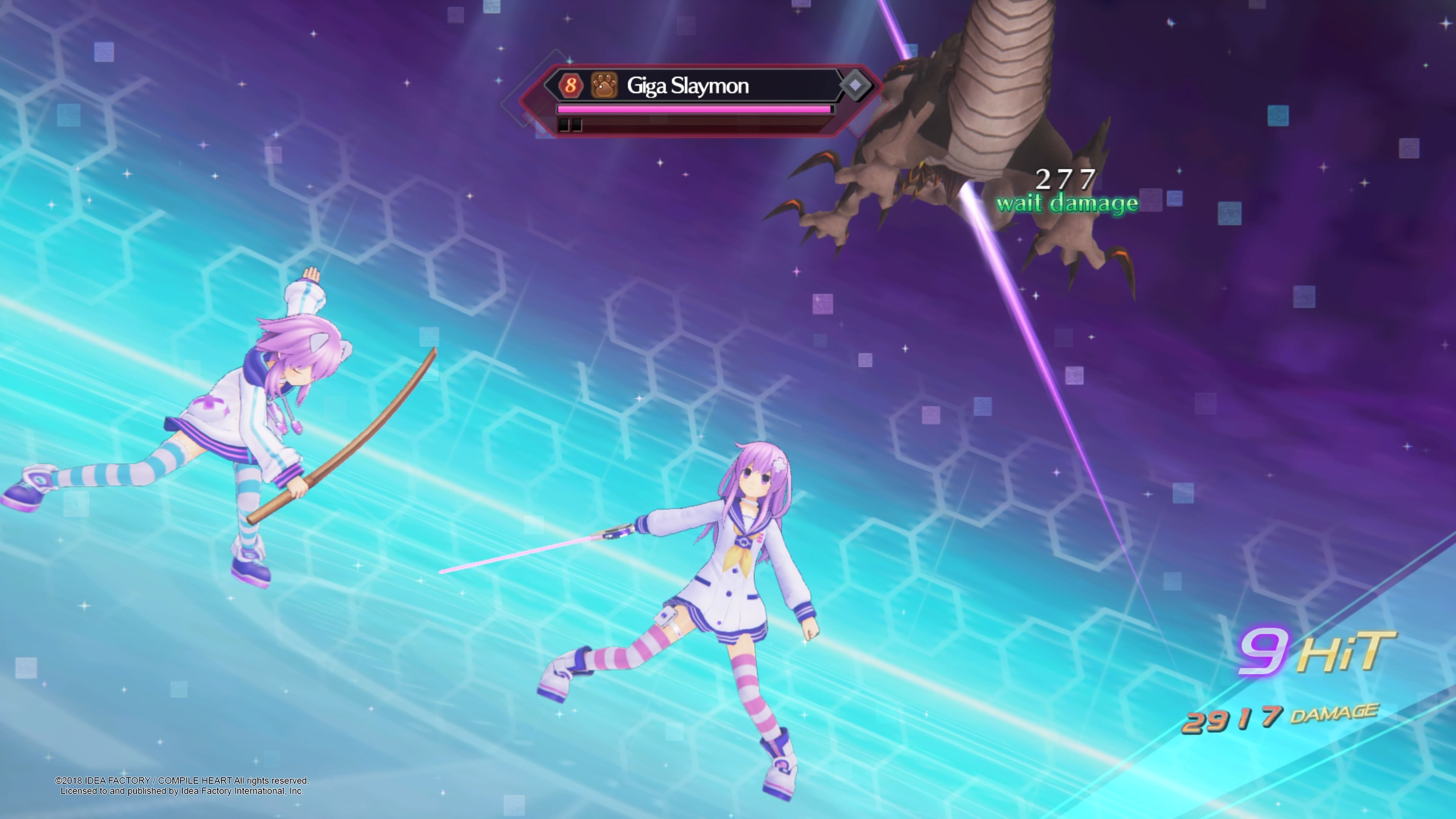Screen dimensions: 1456x819
Task: Select the Giga Slaymon enemy nameplate
Action: pos(688,86)
